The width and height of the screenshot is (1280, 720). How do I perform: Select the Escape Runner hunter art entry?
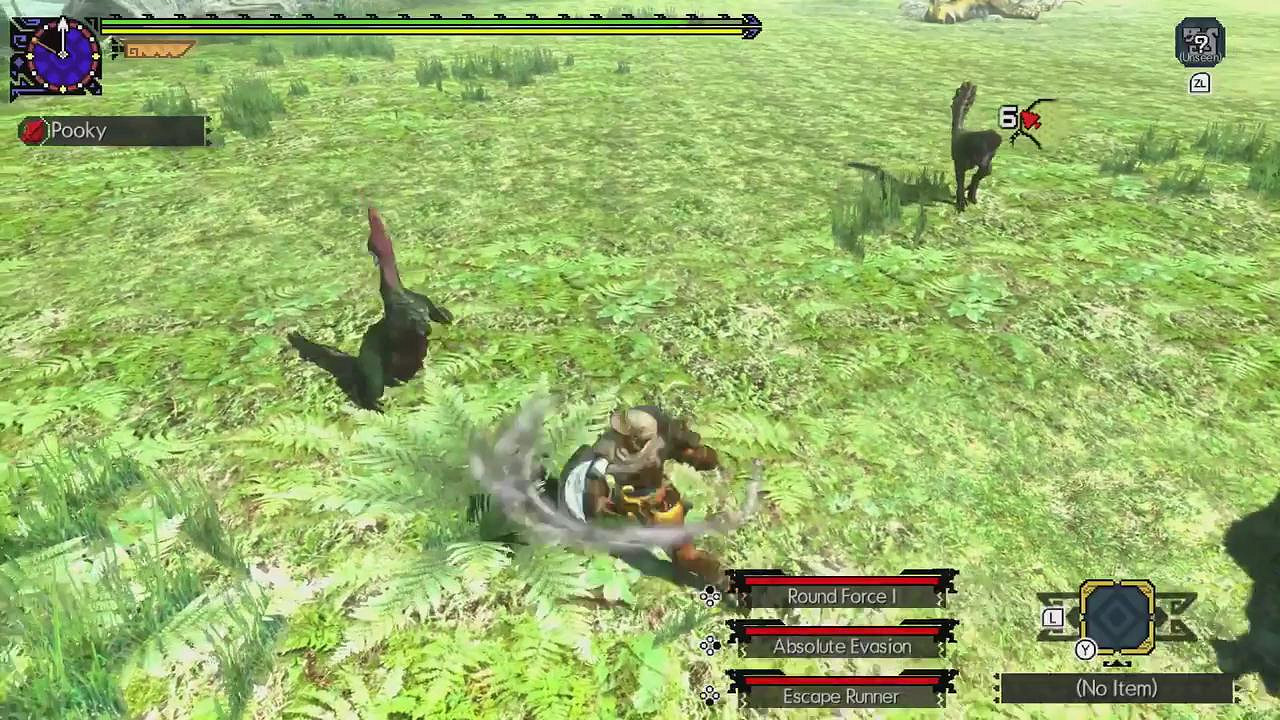pos(840,695)
